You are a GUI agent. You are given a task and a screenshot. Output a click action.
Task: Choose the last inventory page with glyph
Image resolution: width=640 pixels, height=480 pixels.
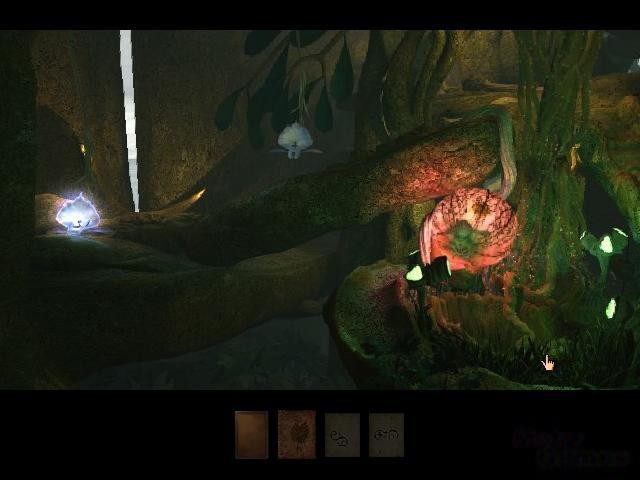[x=386, y=435]
